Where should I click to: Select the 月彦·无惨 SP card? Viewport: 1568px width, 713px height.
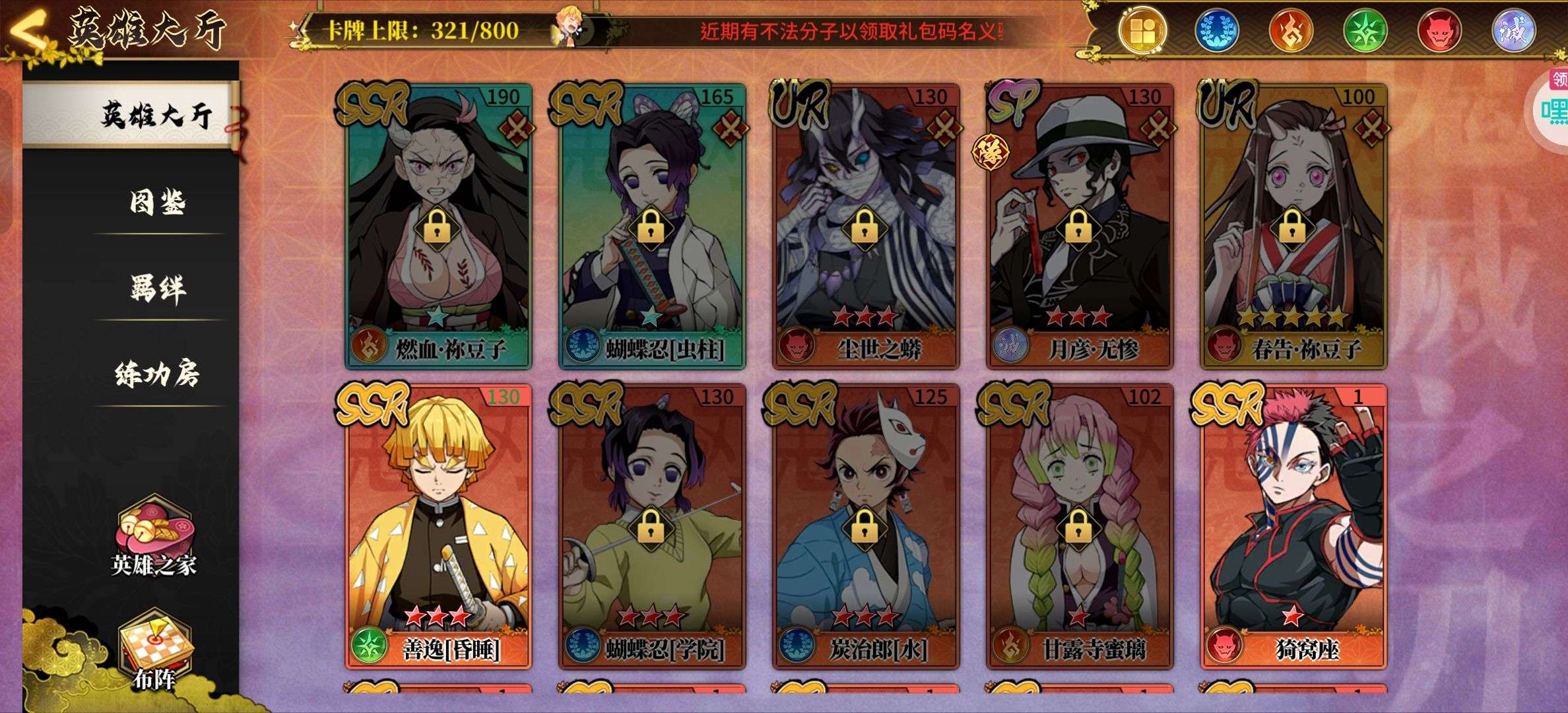[x=1079, y=224]
